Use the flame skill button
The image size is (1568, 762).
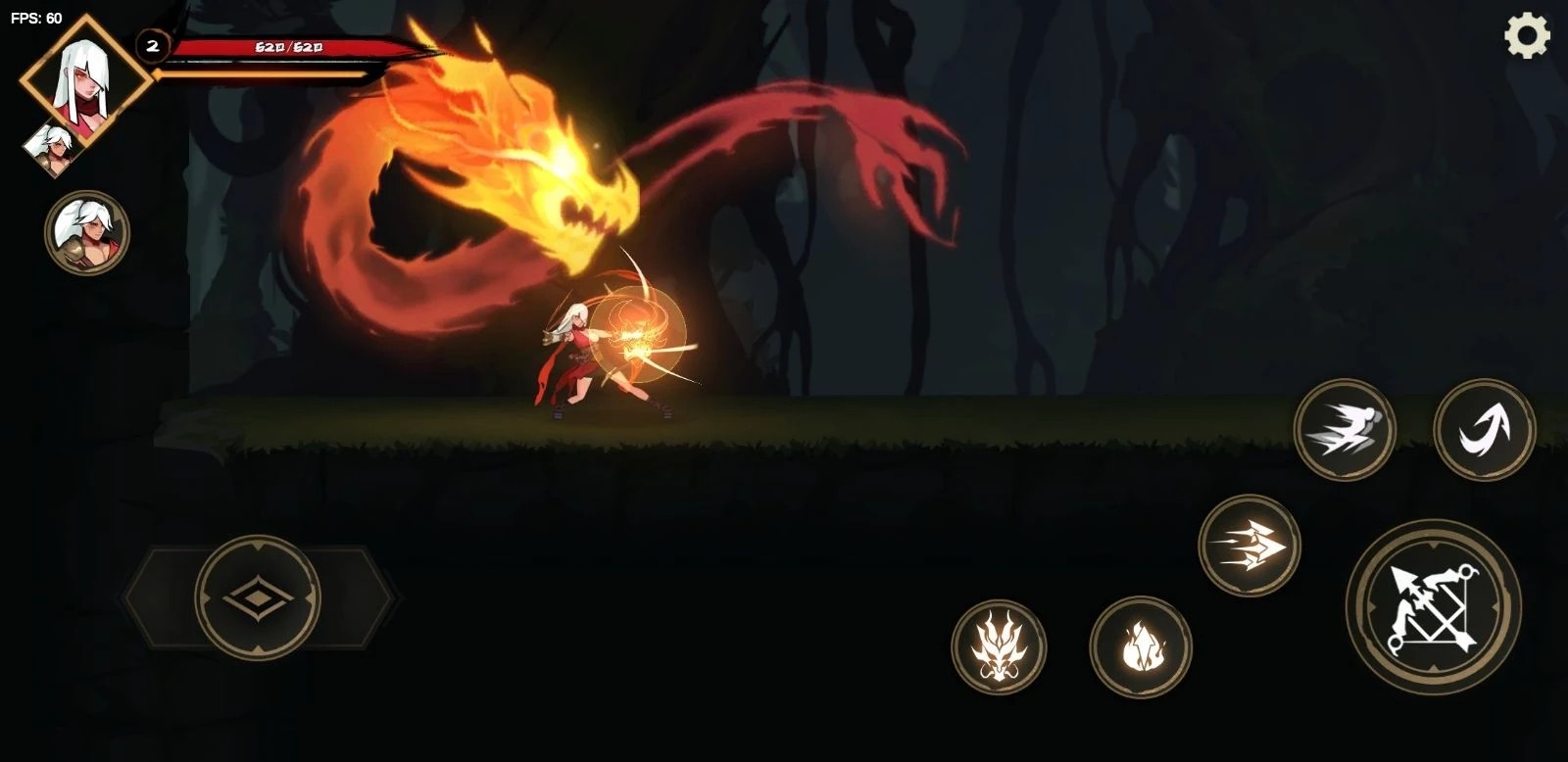pyautogui.click(x=1141, y=647)
